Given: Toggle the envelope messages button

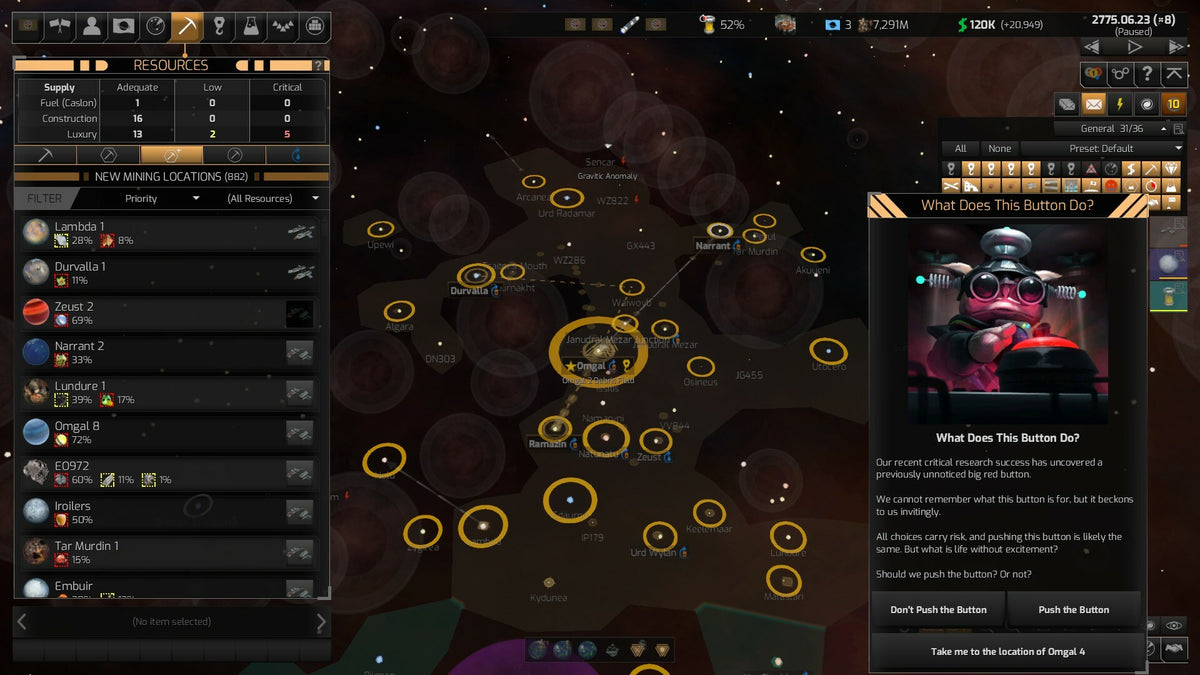Looking at the screenshot, I should [x=1094, y=103].
